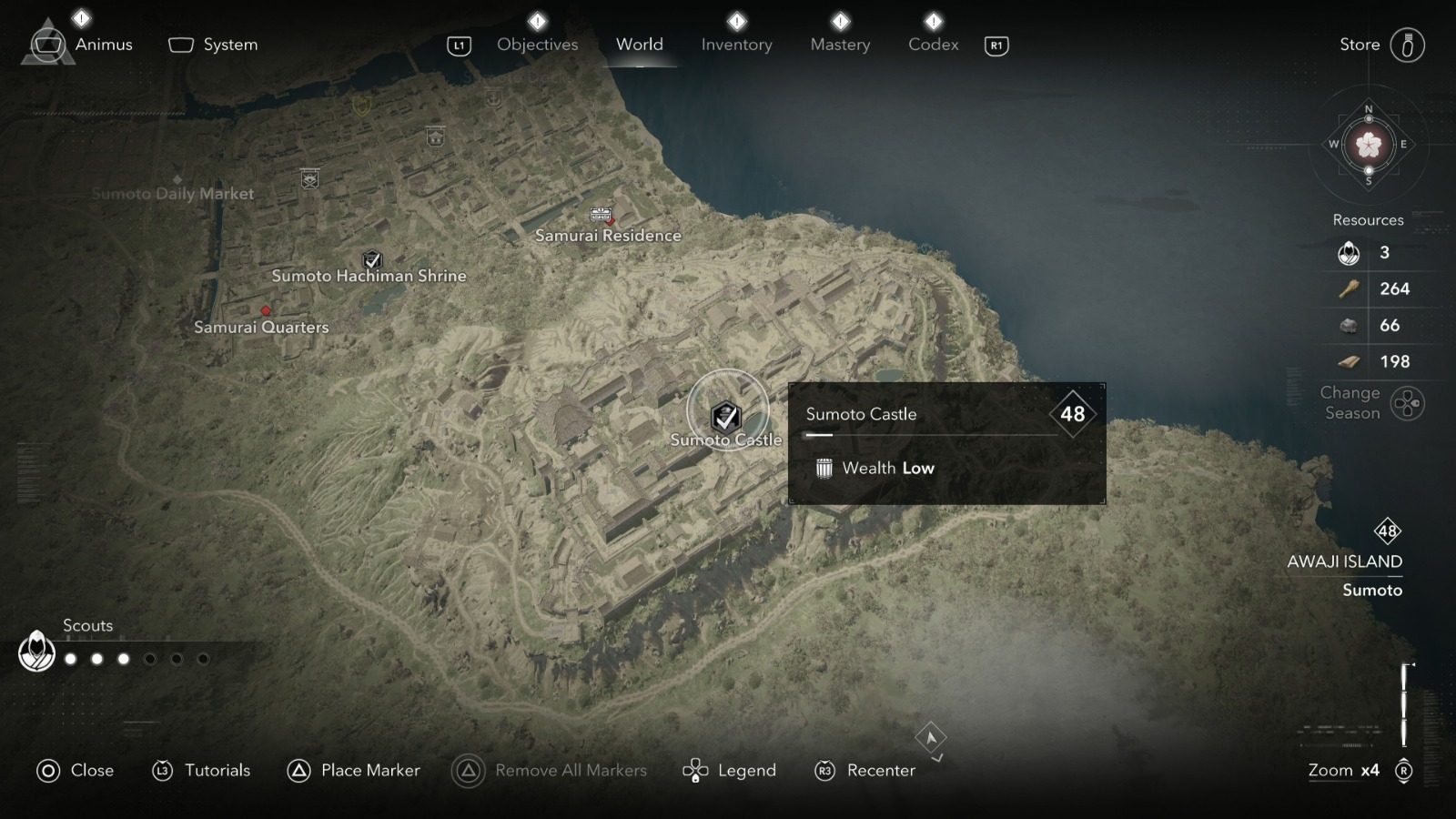Select the stone resource icon showing 66
This screenshot has width=1456, height=819.
click(x=1346, y=325)
